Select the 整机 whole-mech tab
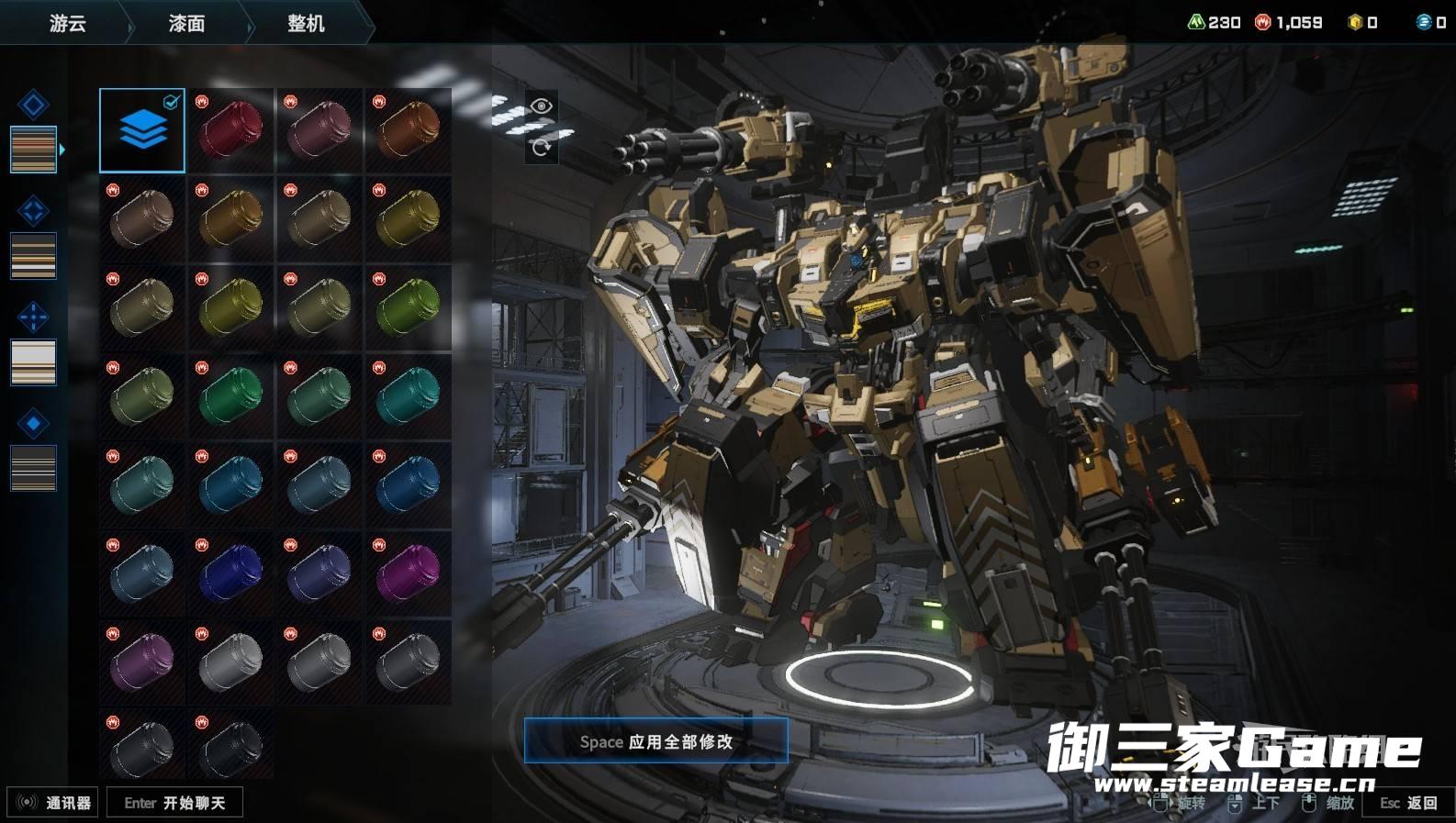Screen dimensions: 1456x823 tap(306, 23)
